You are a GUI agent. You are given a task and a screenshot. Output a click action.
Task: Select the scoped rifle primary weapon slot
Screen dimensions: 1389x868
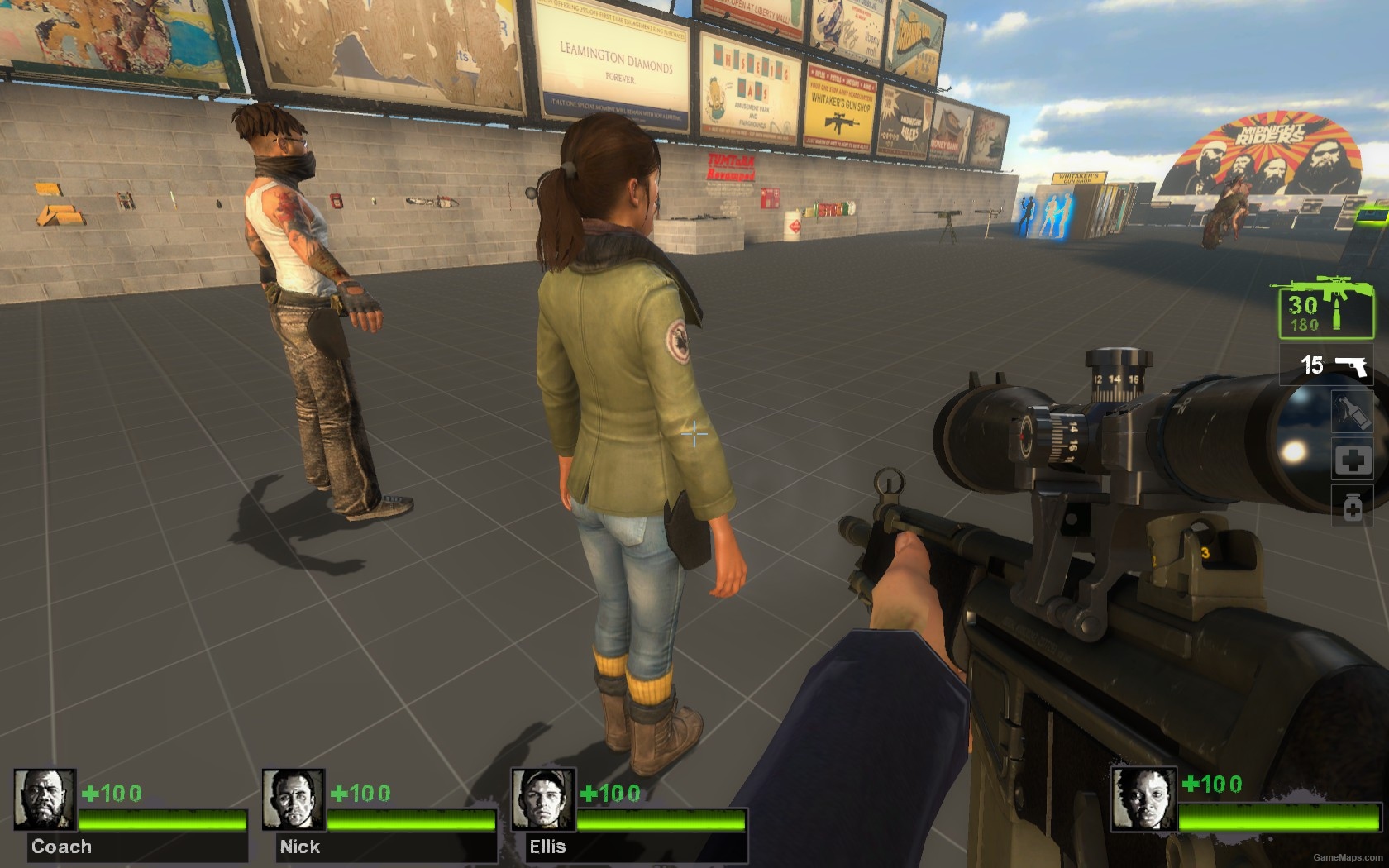pos(1321,308)
